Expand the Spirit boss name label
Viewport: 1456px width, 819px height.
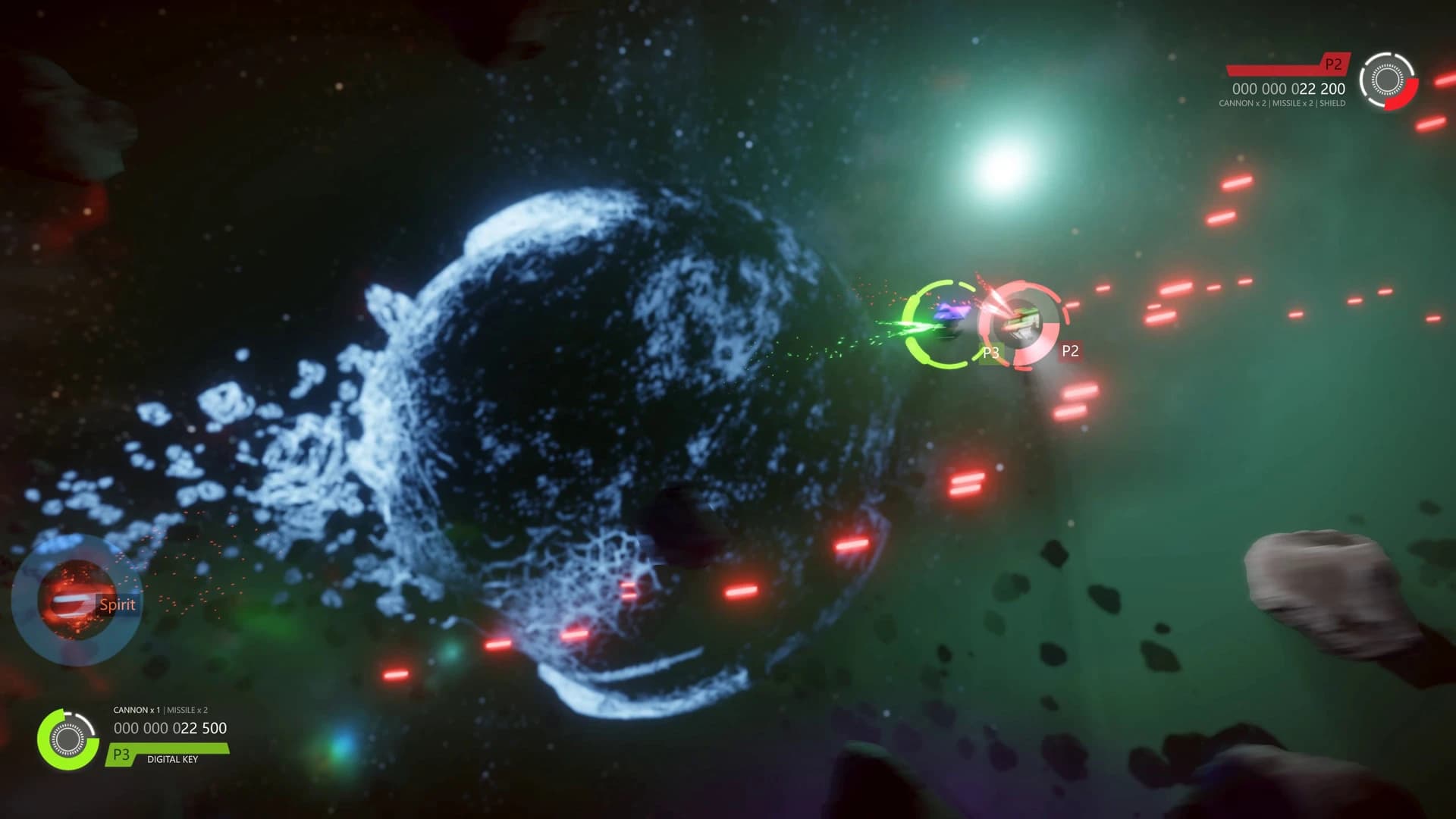[118, 604]
